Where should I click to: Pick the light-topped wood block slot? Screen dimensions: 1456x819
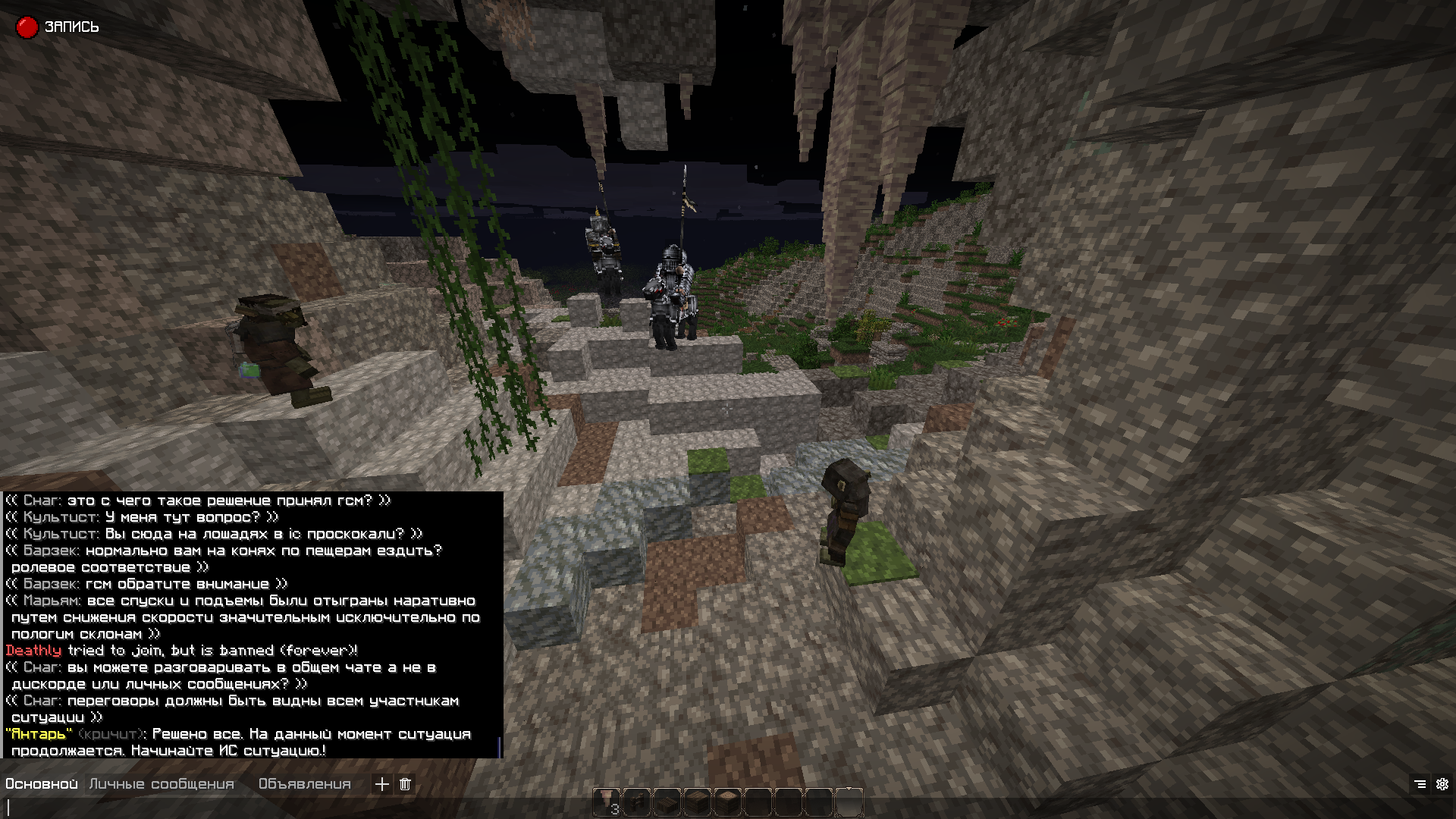point(728,802)
